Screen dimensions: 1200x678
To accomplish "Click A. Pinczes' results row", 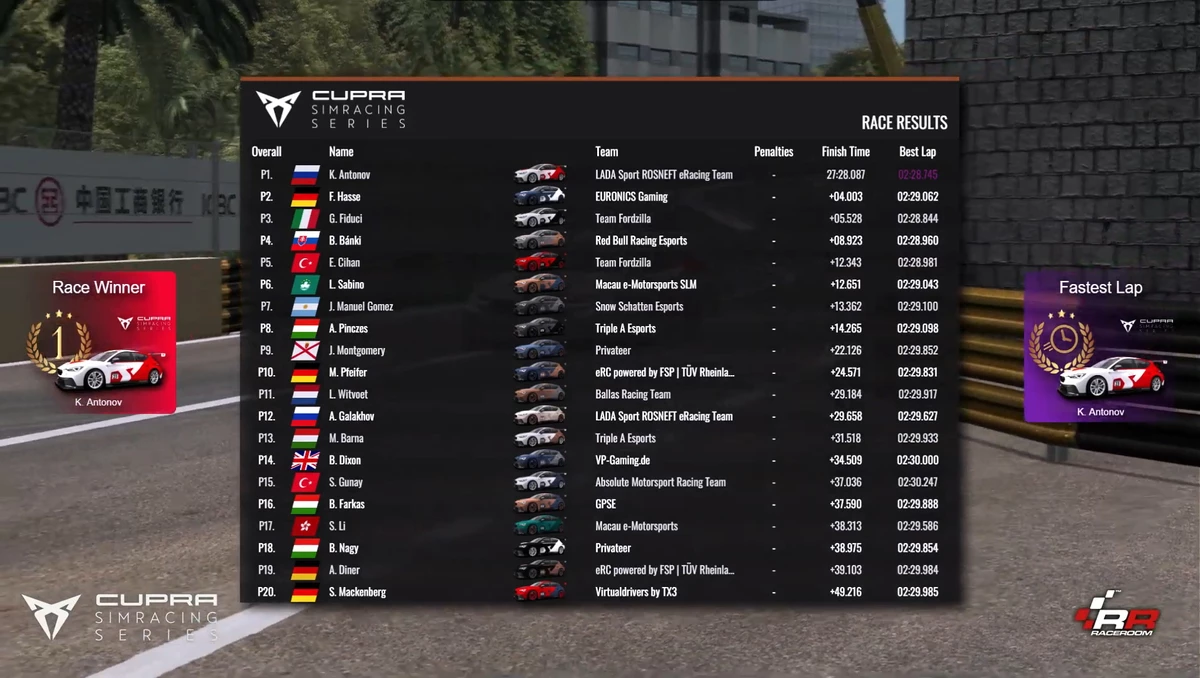I will 600,329.
